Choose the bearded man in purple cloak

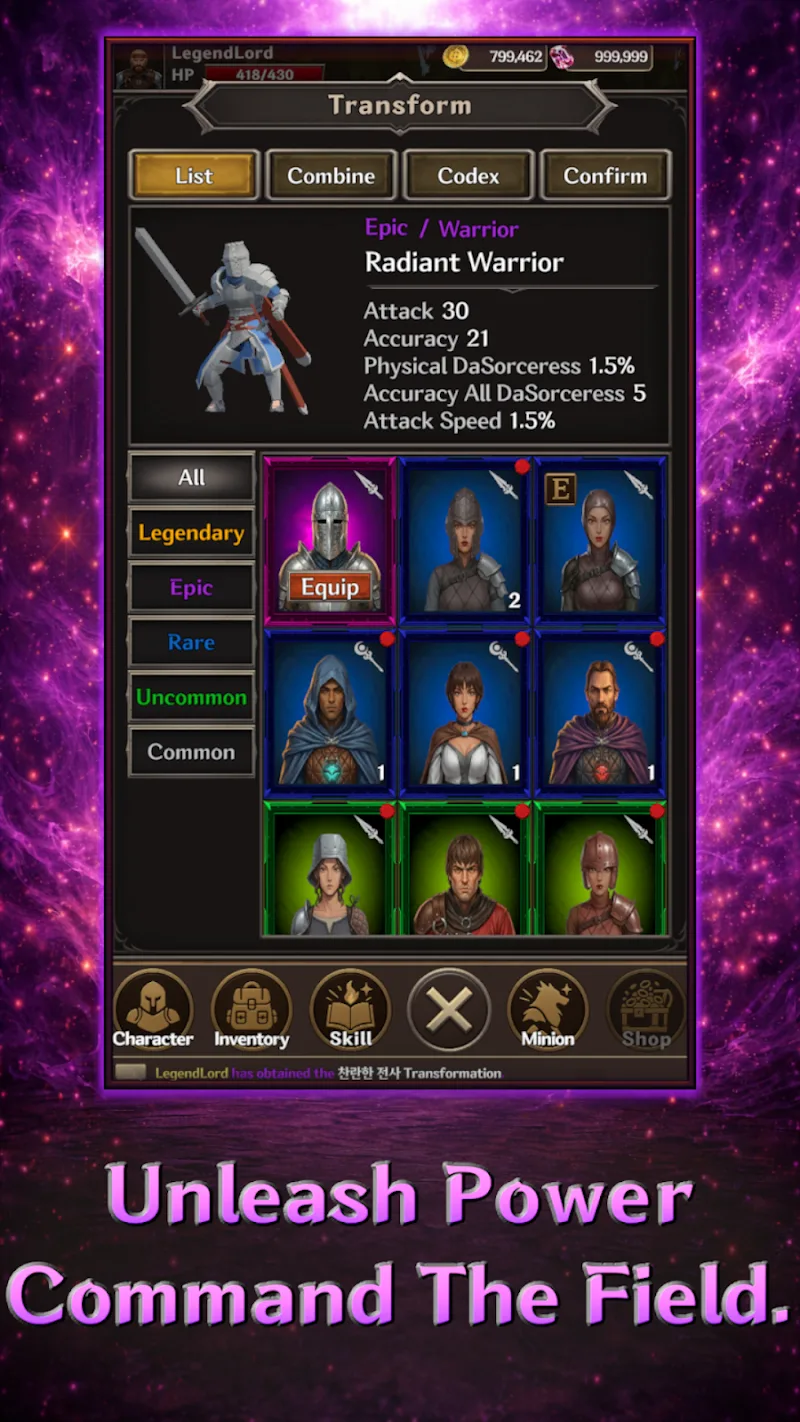(600, 712)
